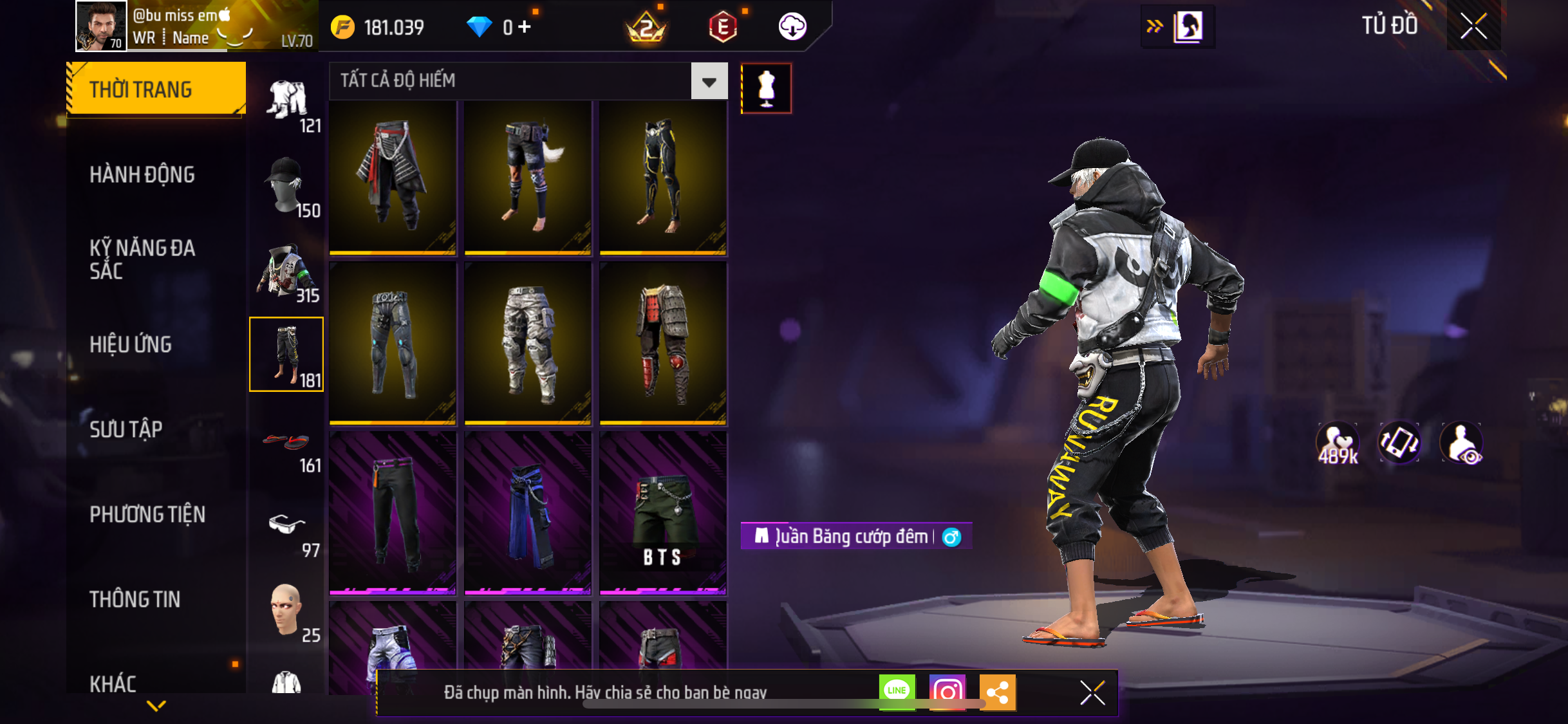Open the Tất Cả Độ Hiếm rarity dropdown
The height and width of the screenshot is (724, 1568).
click(709, 81)
